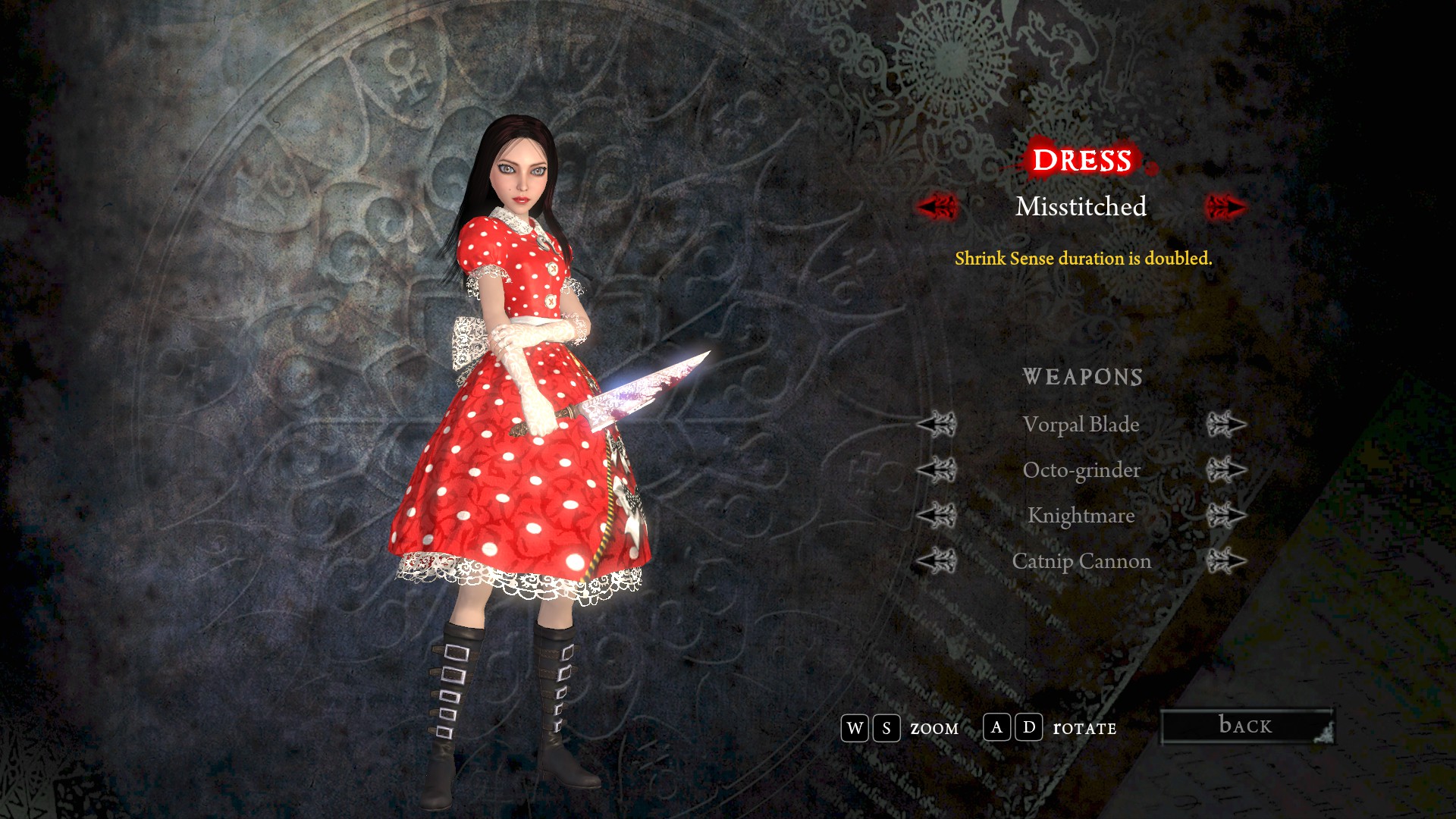
Task: Switch to the previous dress with the left arrow
Action: (937, 206)
